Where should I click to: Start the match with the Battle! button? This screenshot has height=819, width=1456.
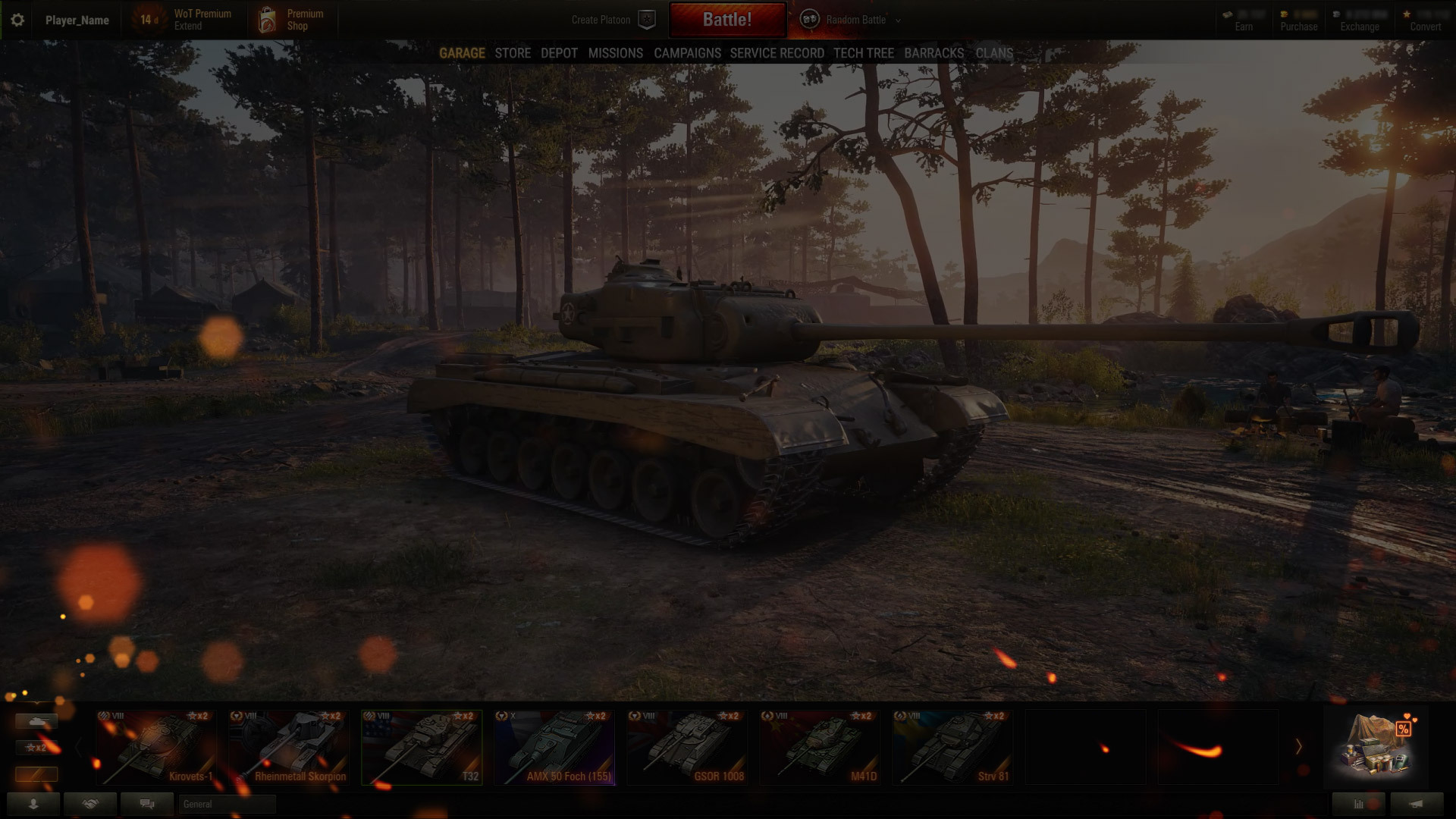pos(726,20)
